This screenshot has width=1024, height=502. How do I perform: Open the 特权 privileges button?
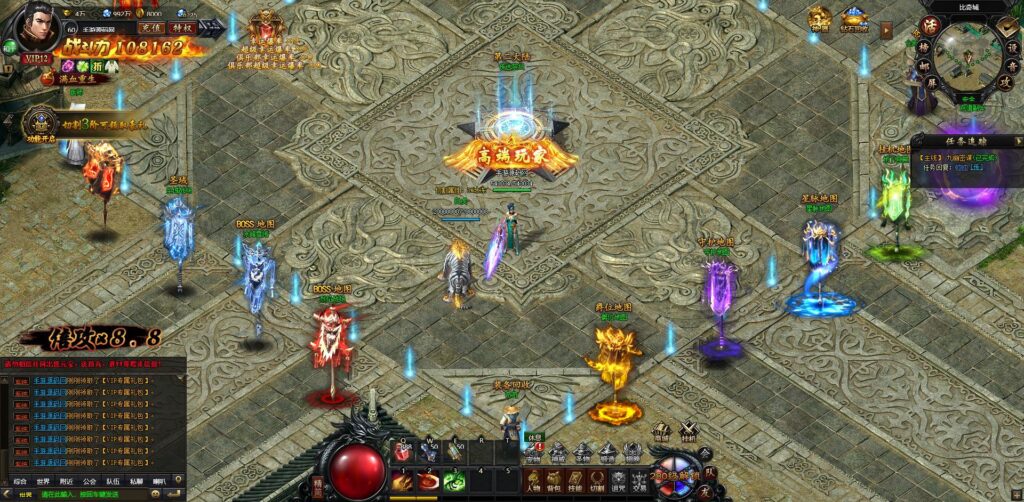pyautogui.click(x=181, y=28)
